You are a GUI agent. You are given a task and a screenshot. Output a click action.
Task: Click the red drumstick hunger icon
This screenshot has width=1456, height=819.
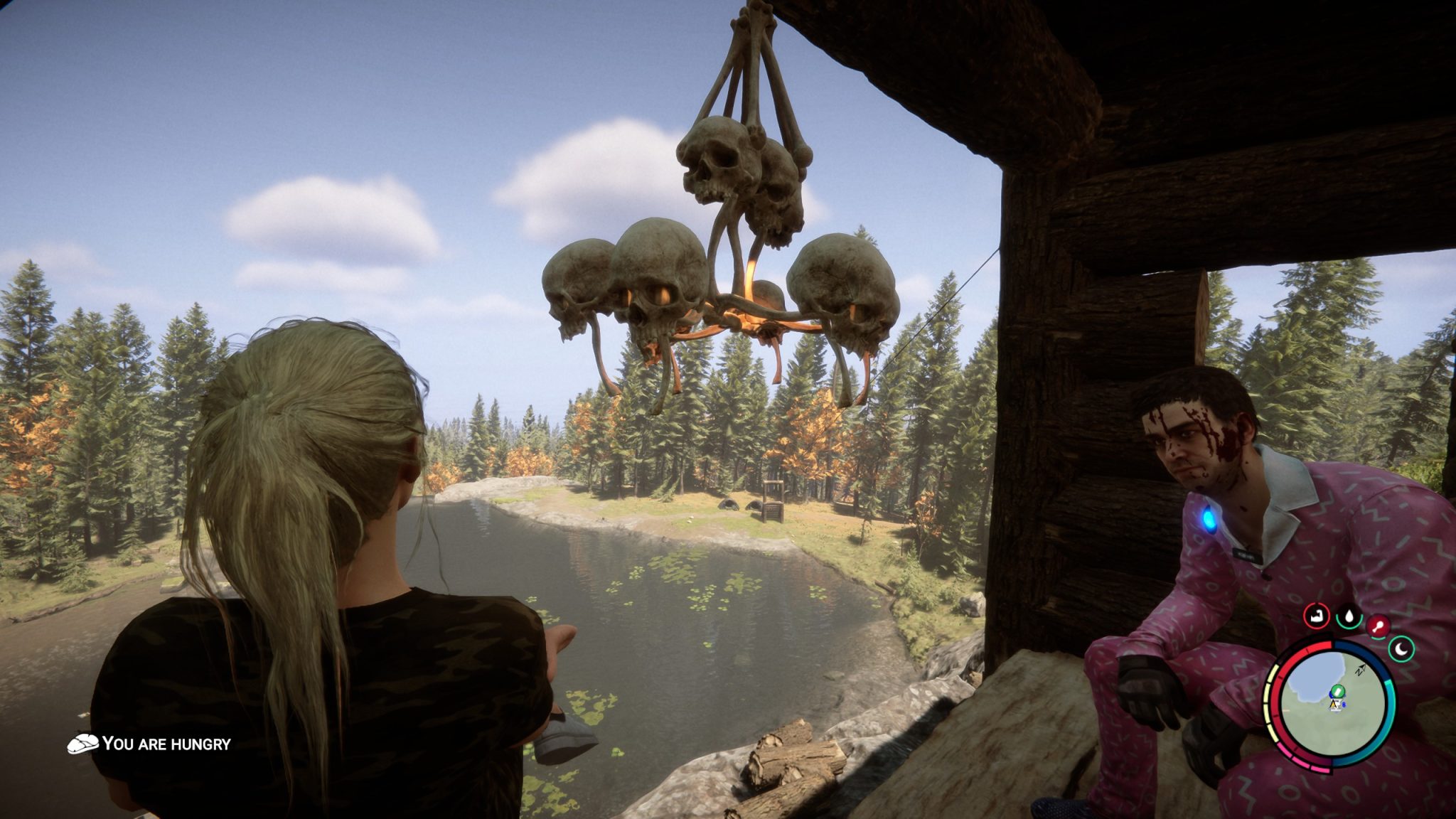click(1379, 627)
